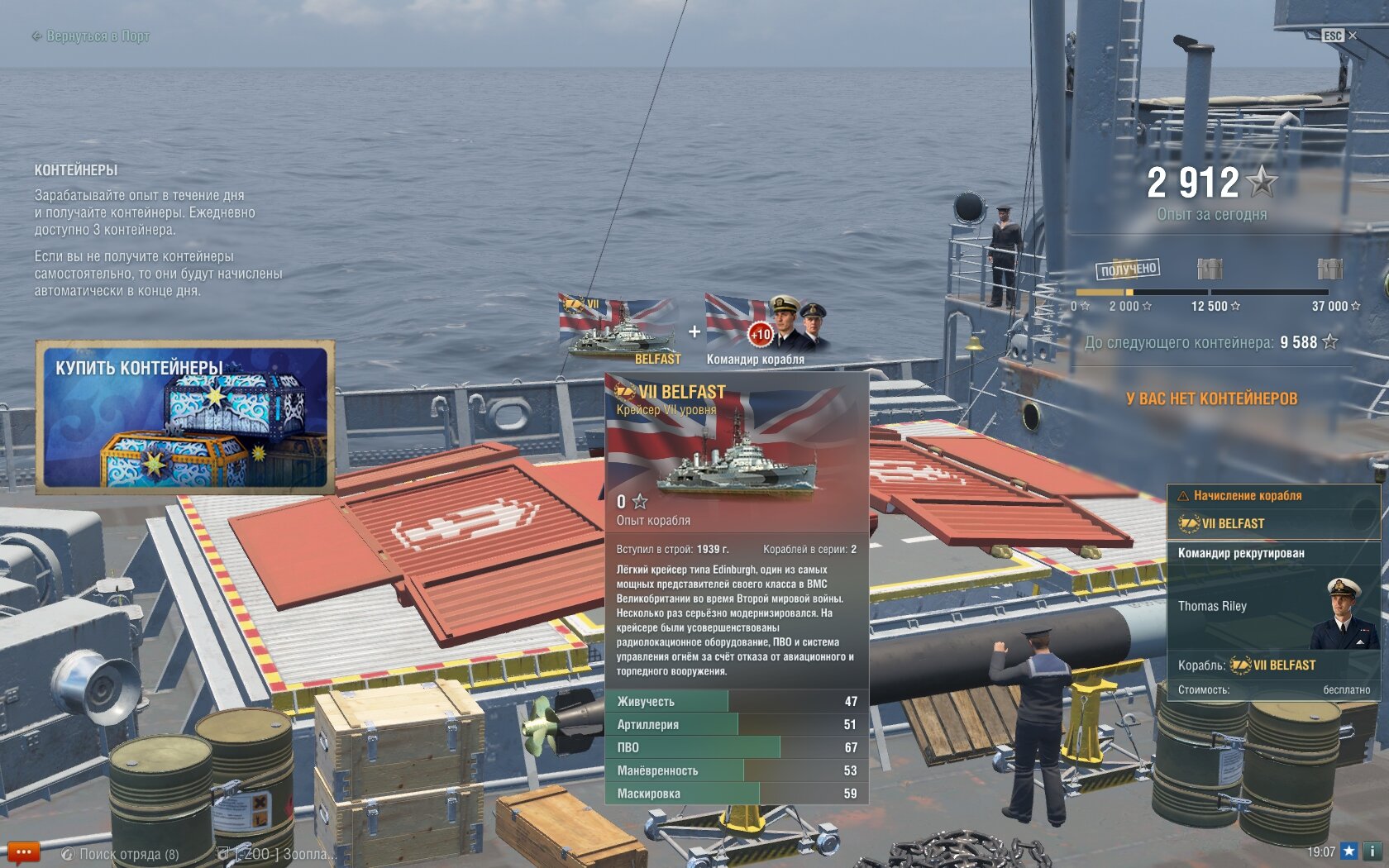Select the Belfast ship reward icon
The image size is (1389, 868).
[619, 328]
